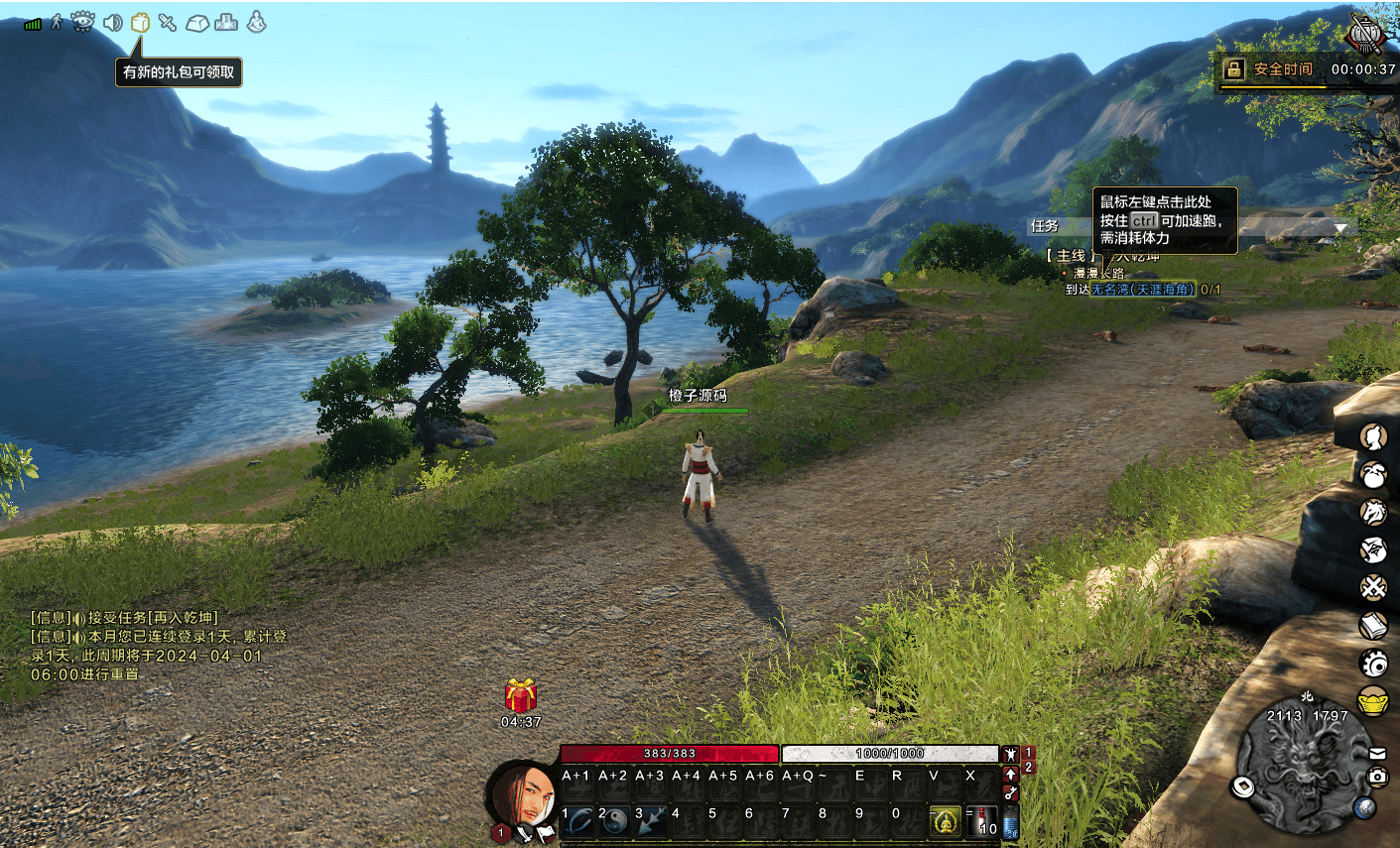The width and height of the screenshot is (1400, 848).
Task: Use the potion bottle with count 10
Action: [x=983, y=821]
